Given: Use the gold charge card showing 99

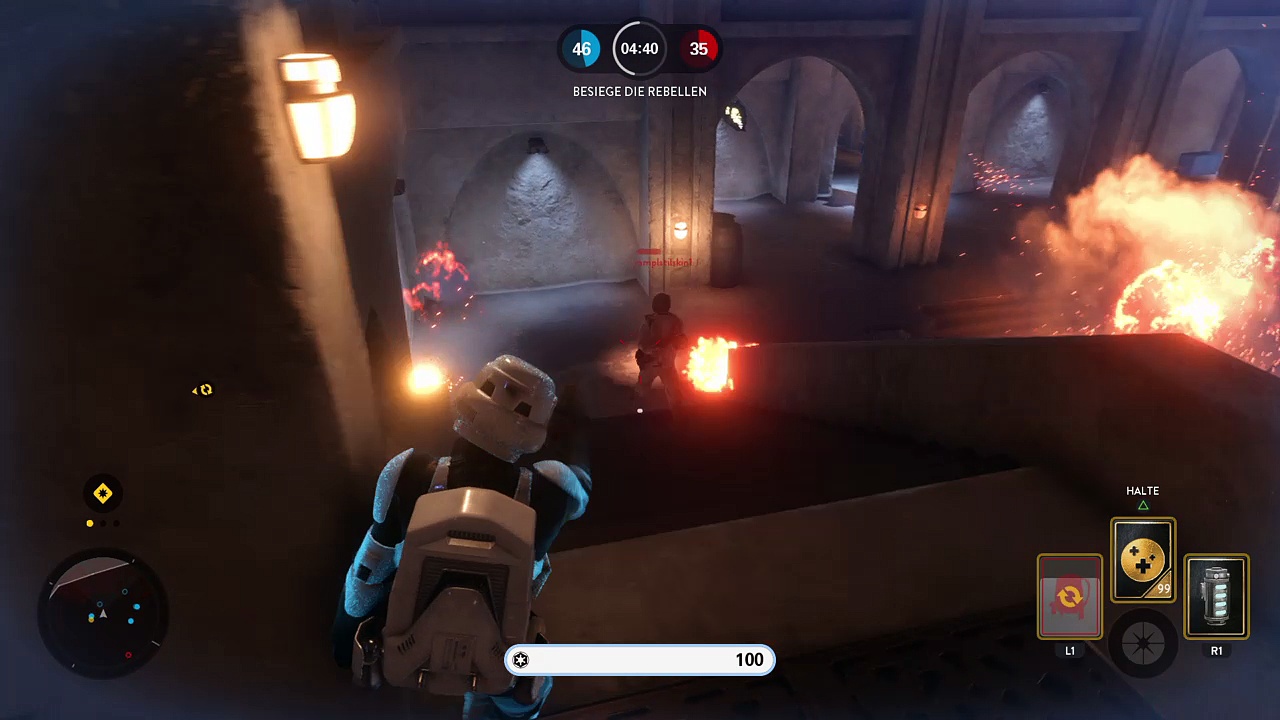Looking at the screenshot, I should 1143,560.
